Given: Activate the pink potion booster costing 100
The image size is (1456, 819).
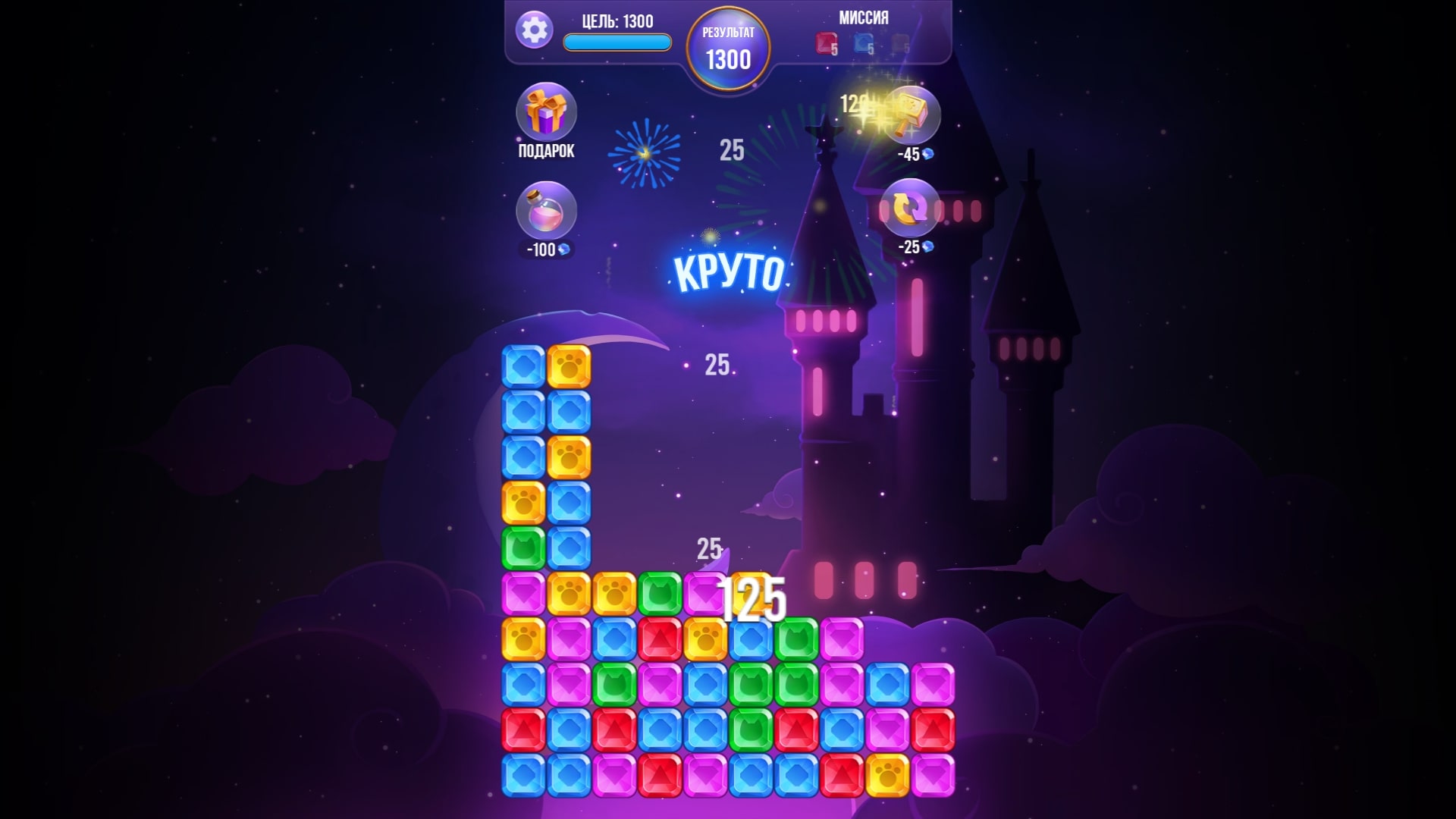Looking at the screenshot, I should tap(548, 215).
